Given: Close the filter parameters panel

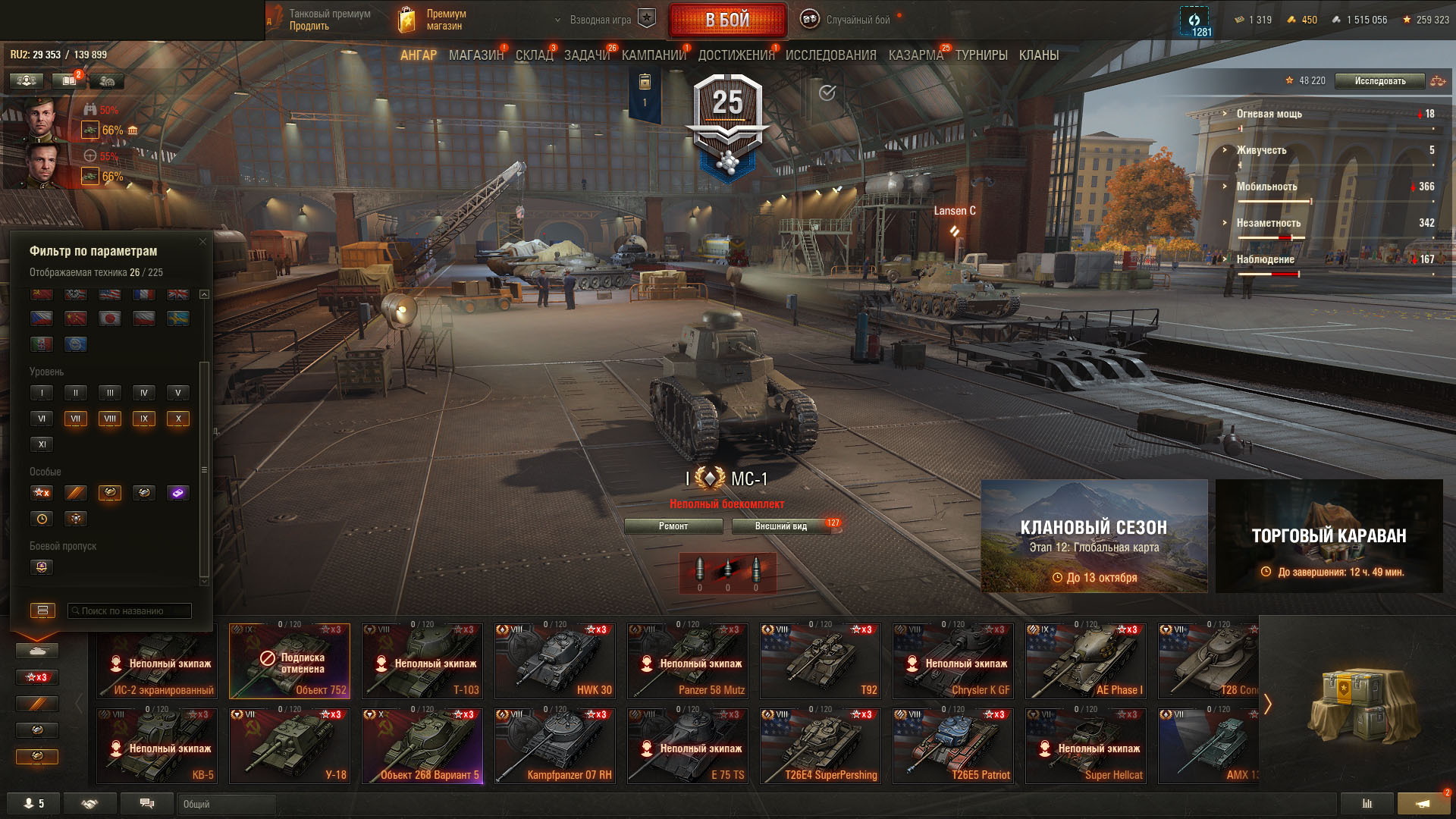Looking at the screenshot, I should tap(202, 242).
